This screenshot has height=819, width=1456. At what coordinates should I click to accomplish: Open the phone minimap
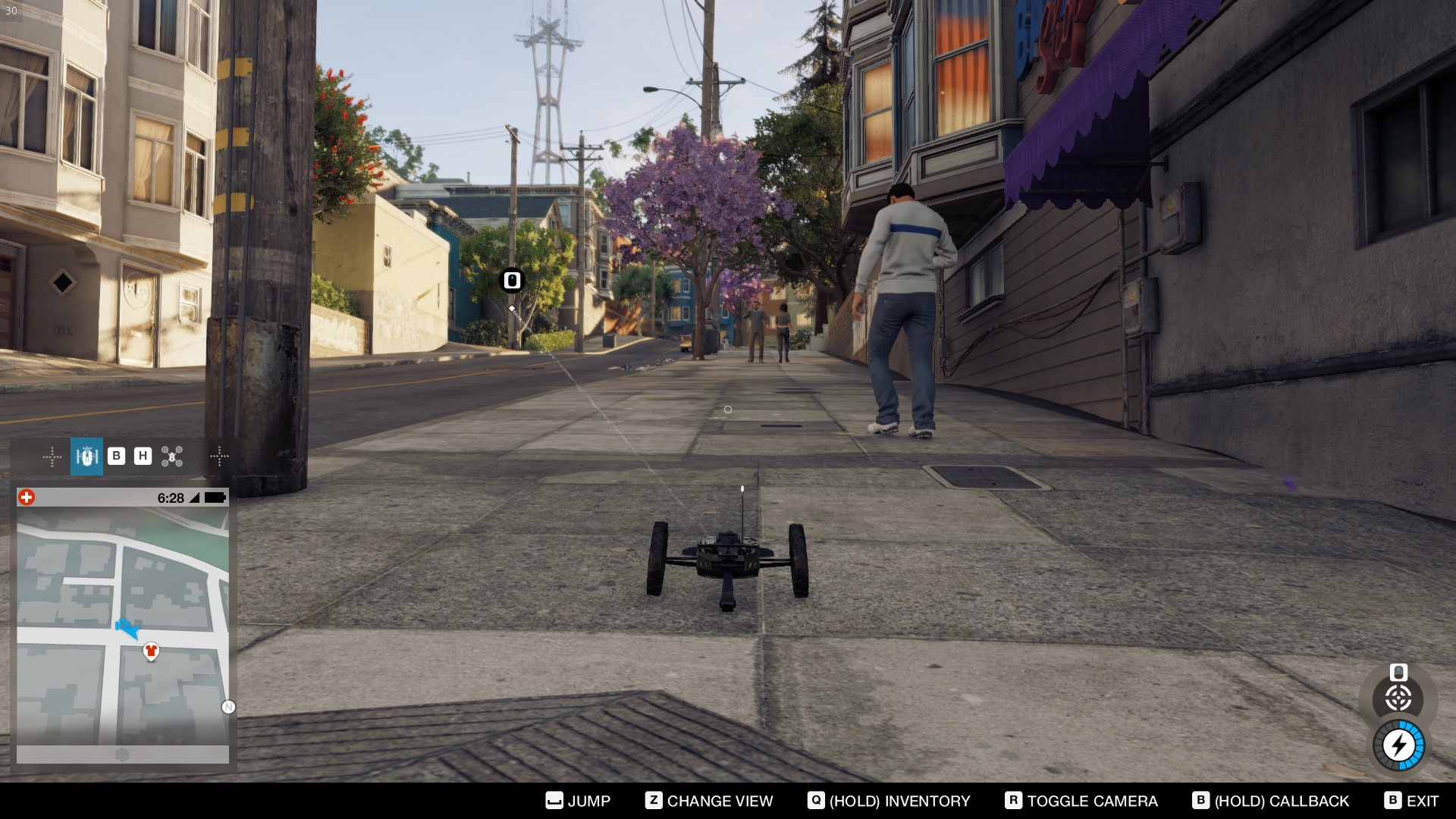(x=122, y=626)
